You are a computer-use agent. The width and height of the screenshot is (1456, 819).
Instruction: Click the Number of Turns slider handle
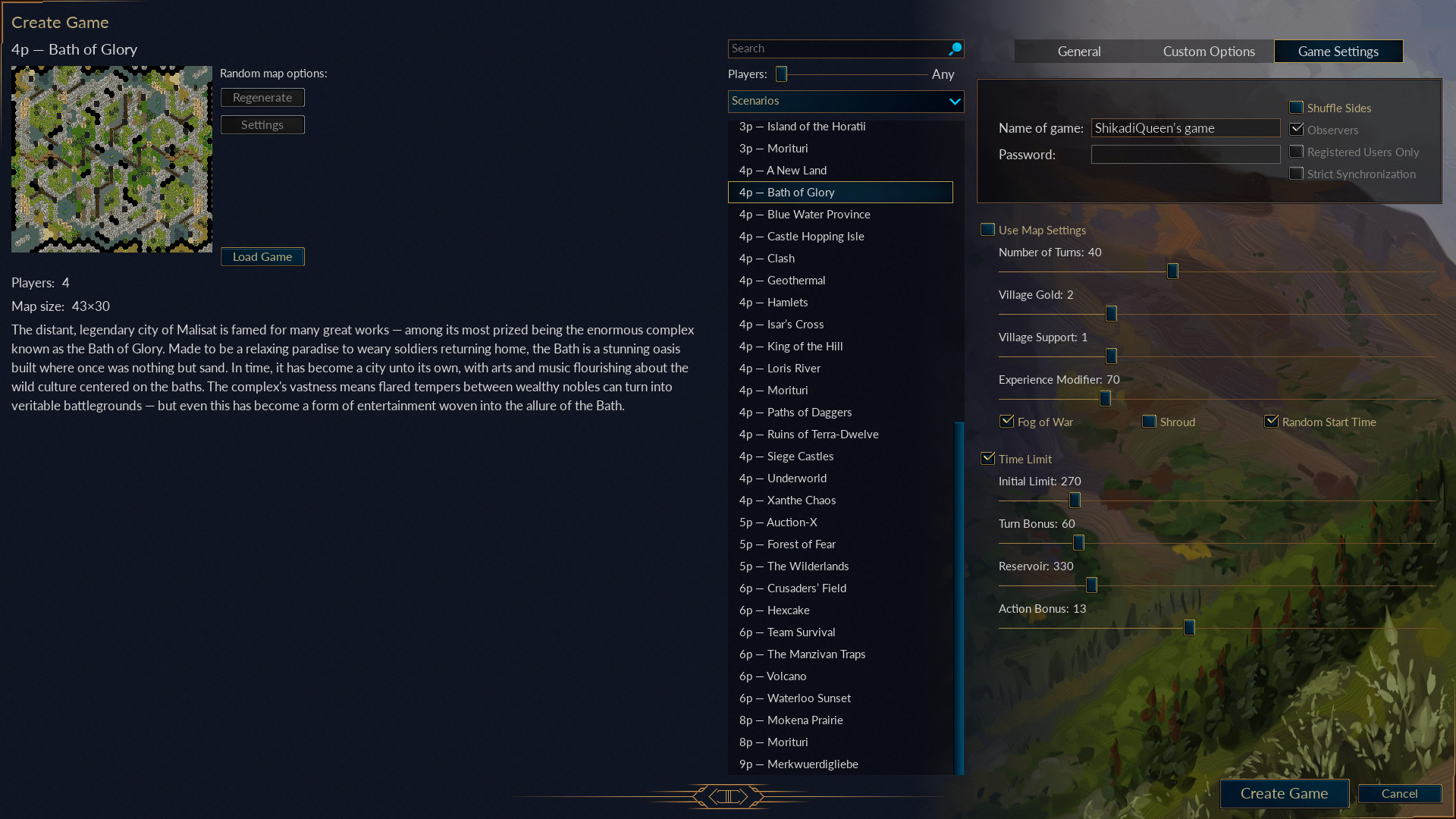[x=1172, y=271]
